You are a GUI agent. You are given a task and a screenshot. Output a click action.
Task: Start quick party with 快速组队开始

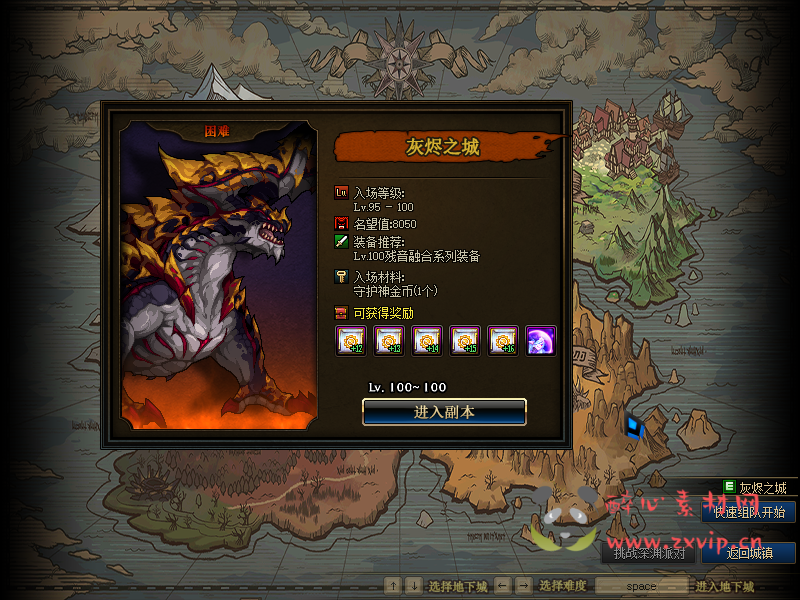click(x=748, y=512)
